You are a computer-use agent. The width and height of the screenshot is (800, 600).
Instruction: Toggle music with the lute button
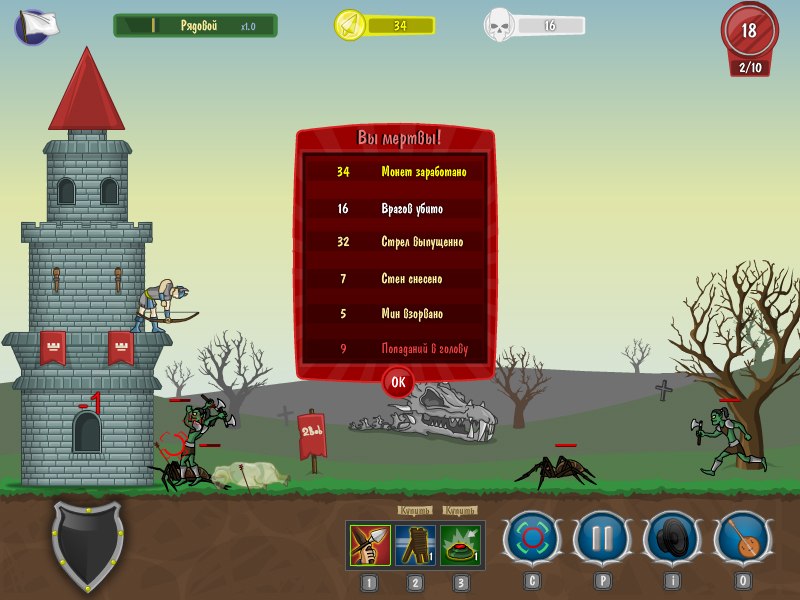pyautogui.click(x=742, y=538)
